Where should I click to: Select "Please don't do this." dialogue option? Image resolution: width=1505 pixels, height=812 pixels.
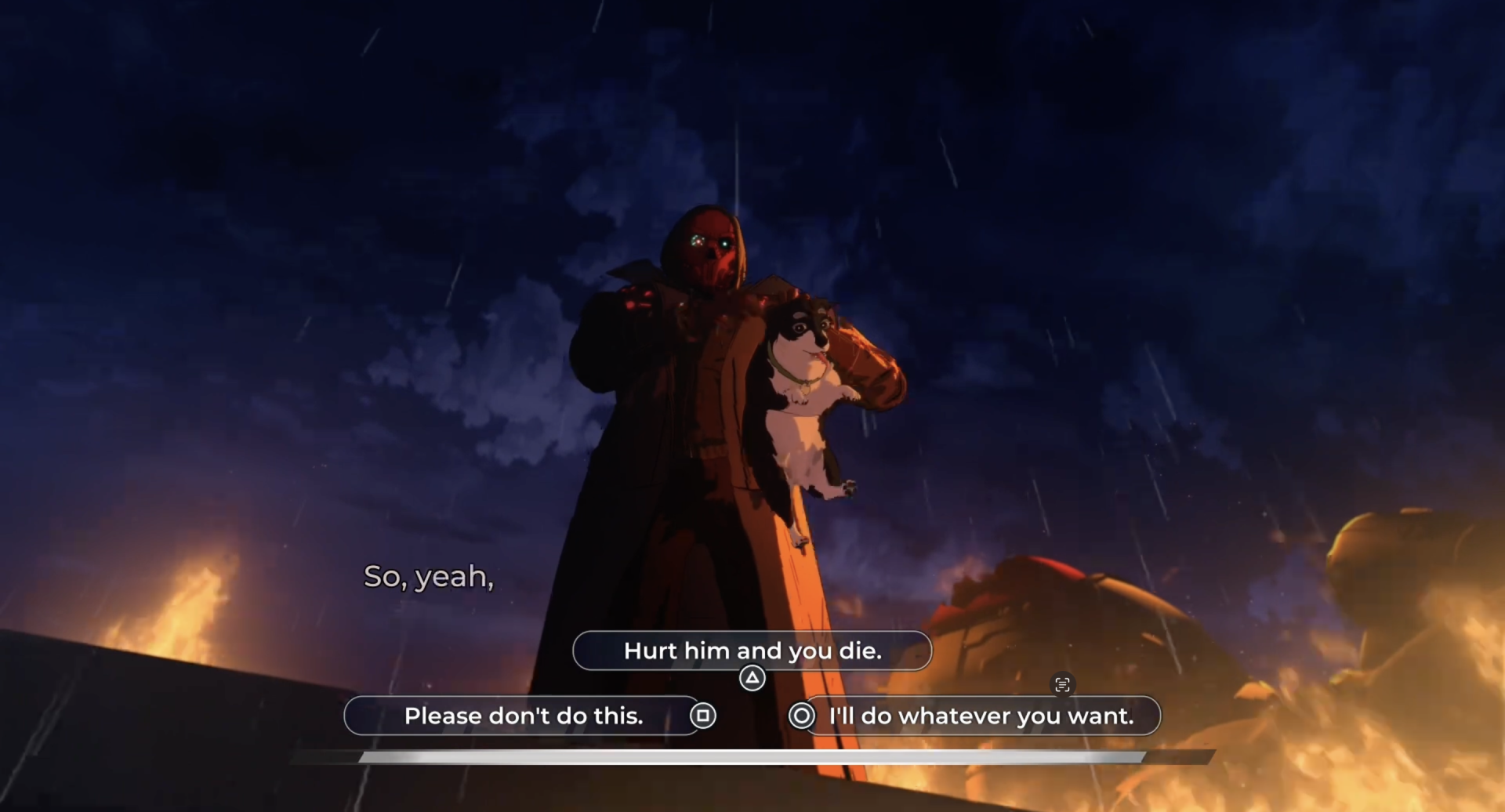[523, 716]
